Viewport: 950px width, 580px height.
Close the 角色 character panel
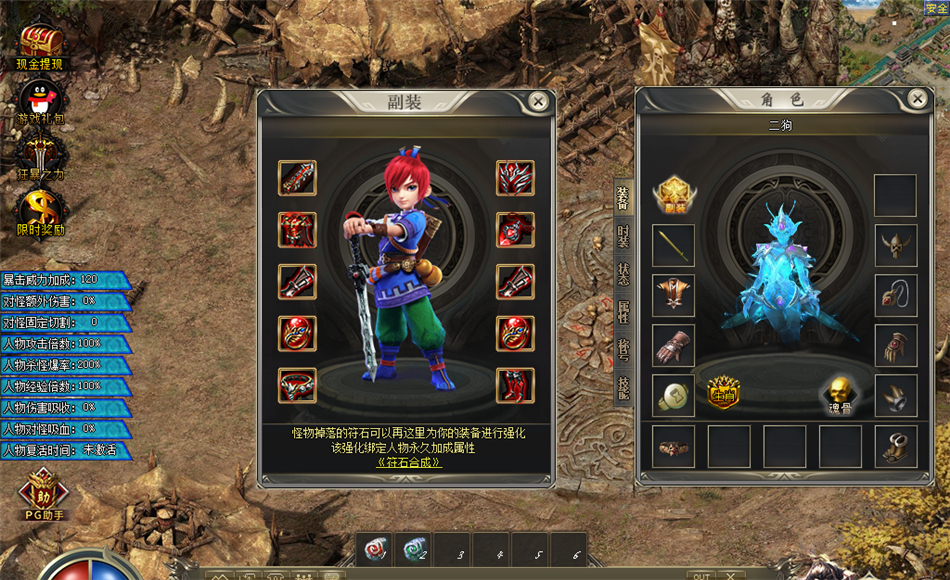pyautogui.click(x=916, y=98)
